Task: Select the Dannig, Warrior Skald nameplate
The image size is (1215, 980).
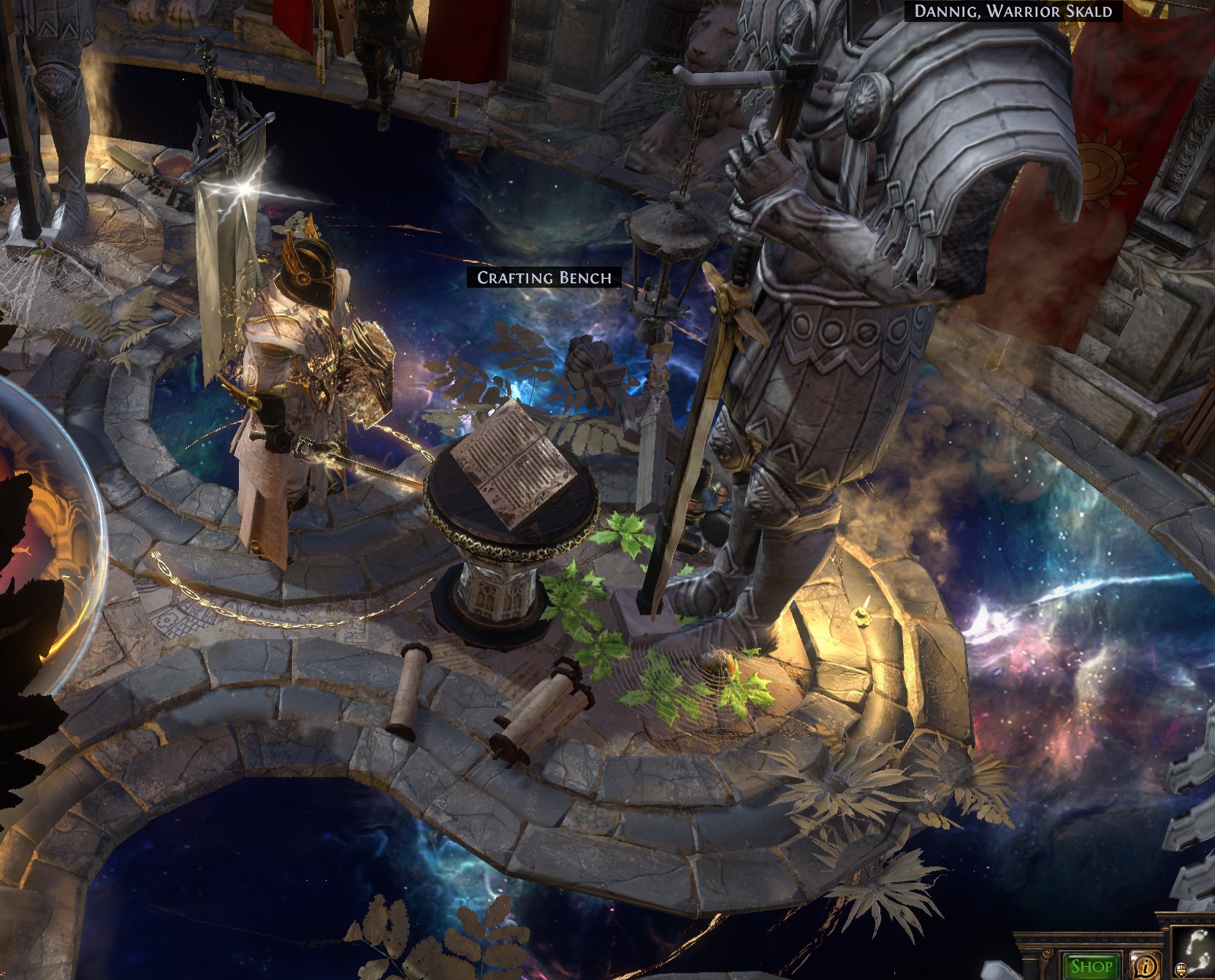Action: click(x=1013, y=11)
